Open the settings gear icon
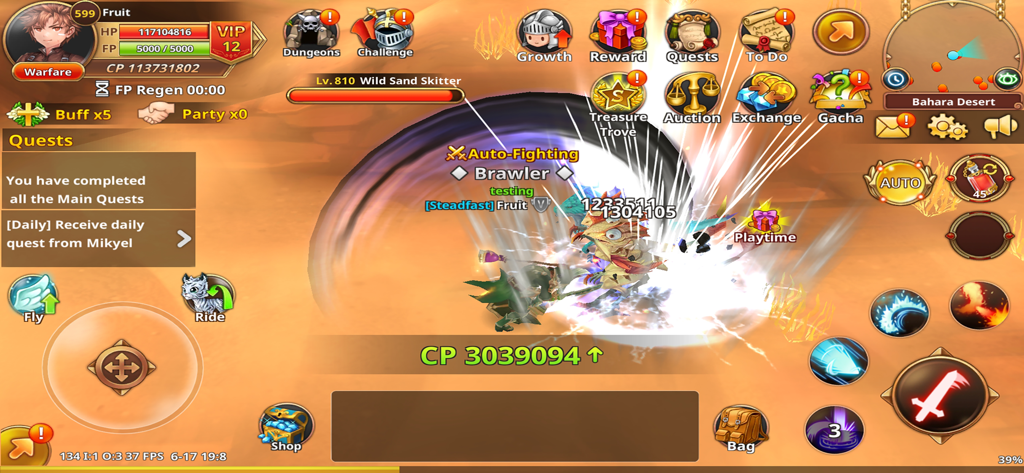1024x473 pixels. pos(946,127)
